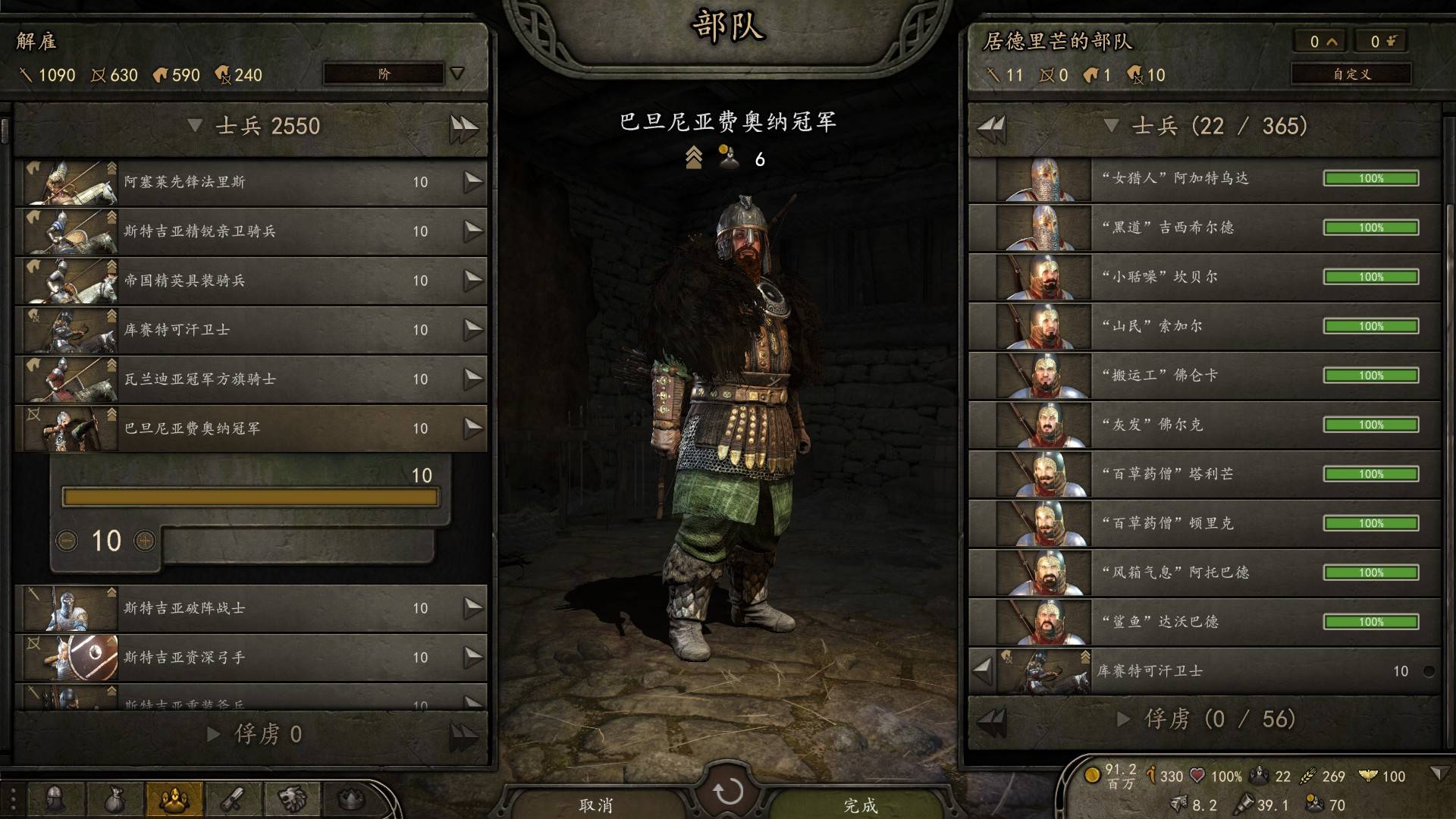Increase transfer amount with the plus button

[x=145, y=541]
